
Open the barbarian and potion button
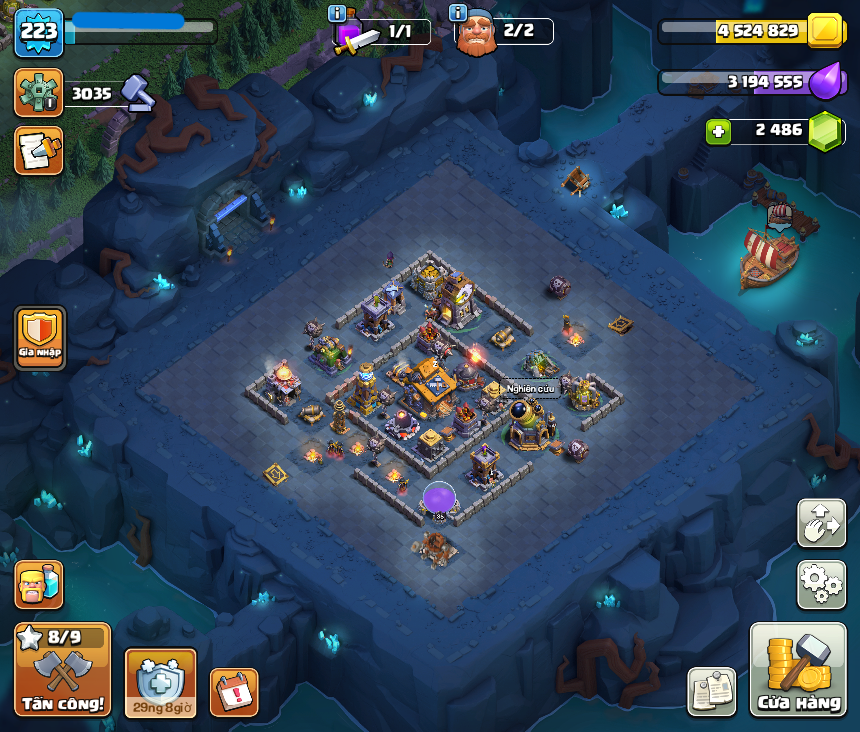(39, 585)
